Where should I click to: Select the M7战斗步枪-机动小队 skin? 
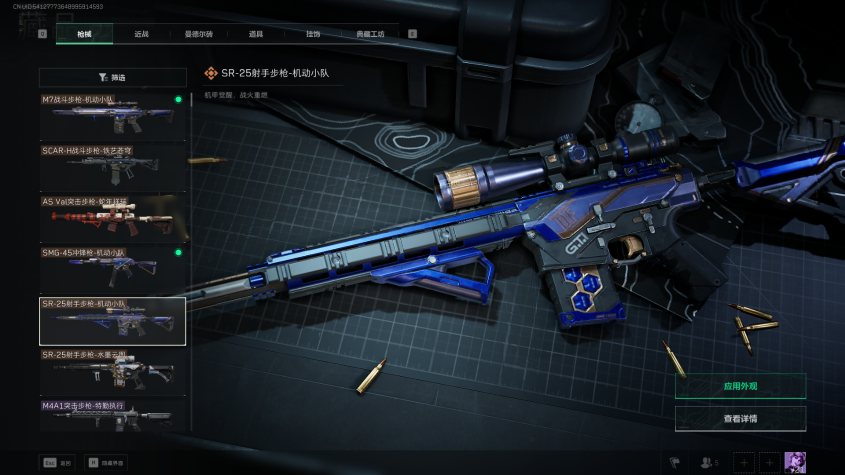[x=112, y=117]
